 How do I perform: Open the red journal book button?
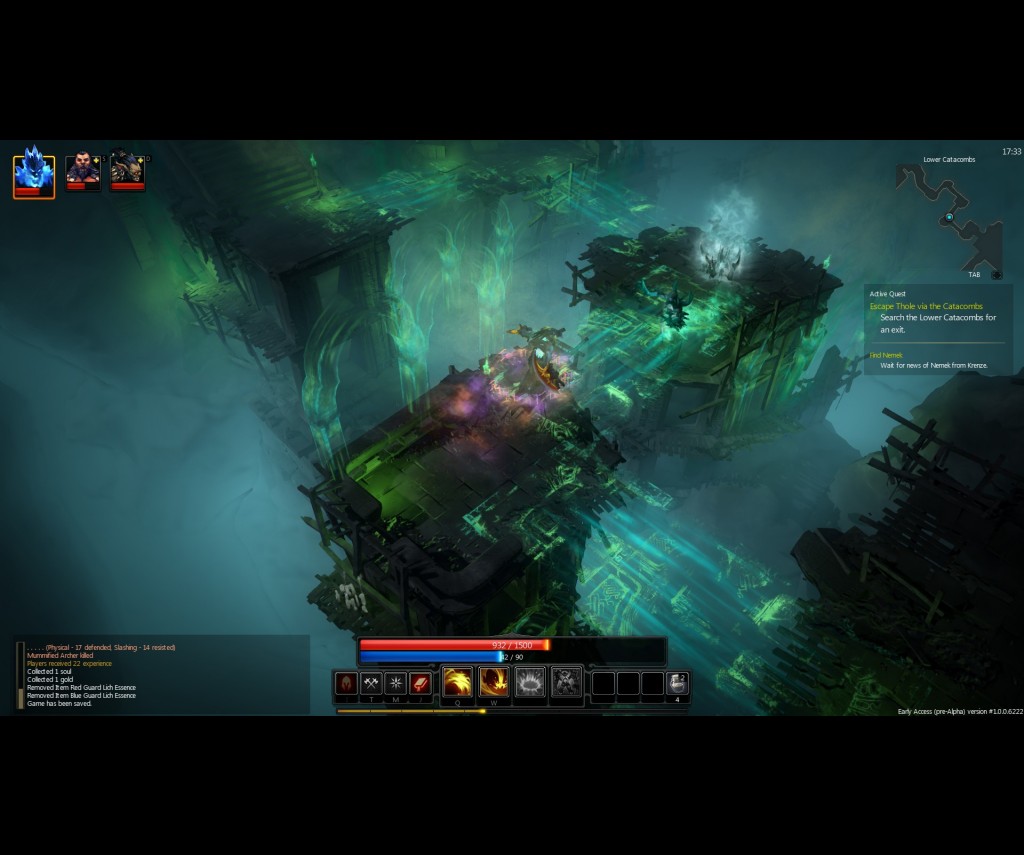[x=421, y=683]
